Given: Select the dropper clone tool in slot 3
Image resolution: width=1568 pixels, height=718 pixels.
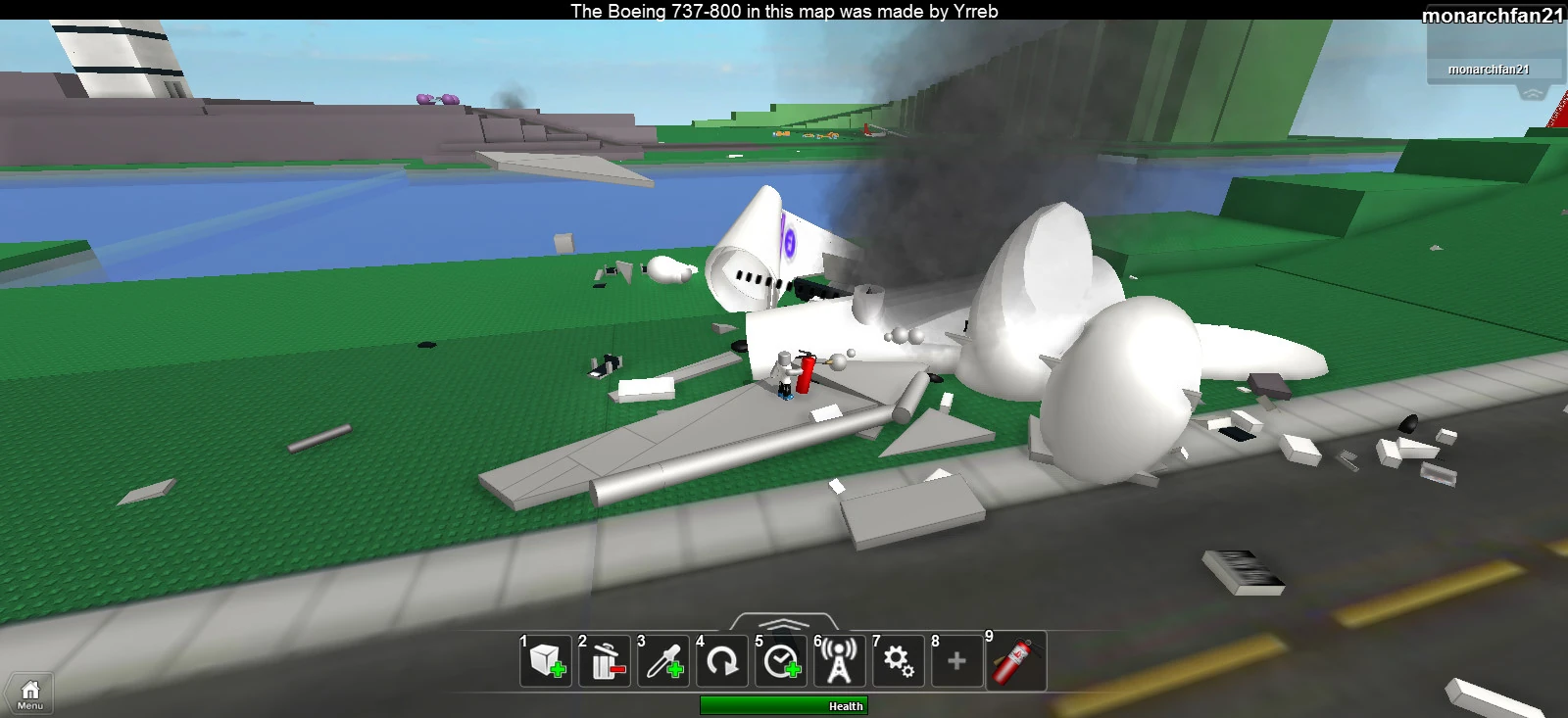Looking at the screenshot, I should (662, 662).
